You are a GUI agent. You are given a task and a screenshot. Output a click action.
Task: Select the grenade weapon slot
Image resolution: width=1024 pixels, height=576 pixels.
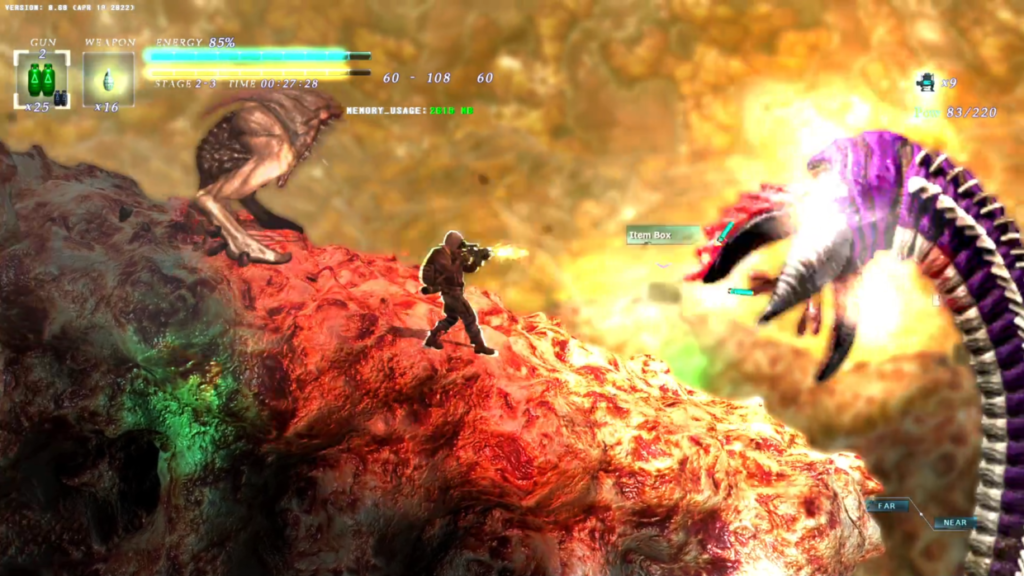(108, 79)
